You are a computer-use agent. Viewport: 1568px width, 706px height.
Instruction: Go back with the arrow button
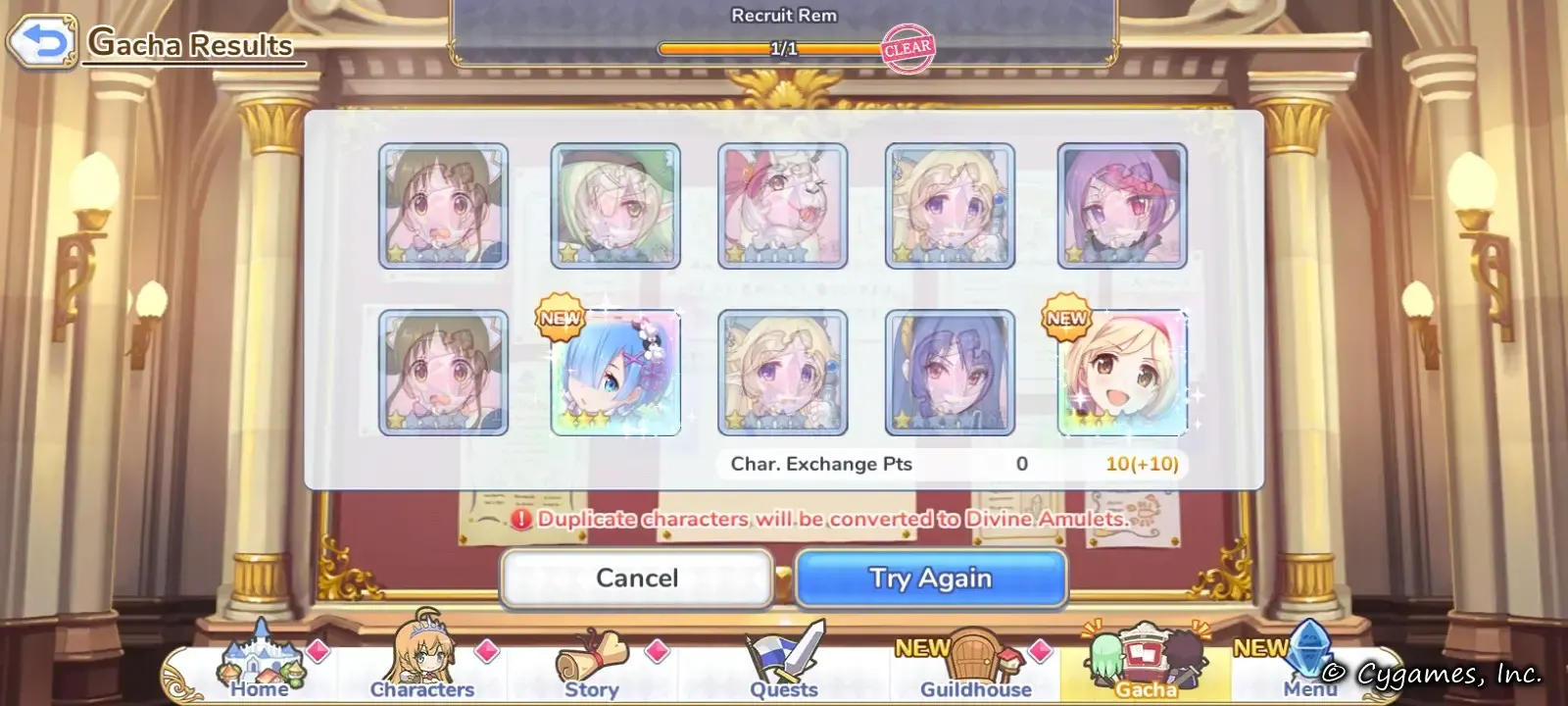point(41,42)
